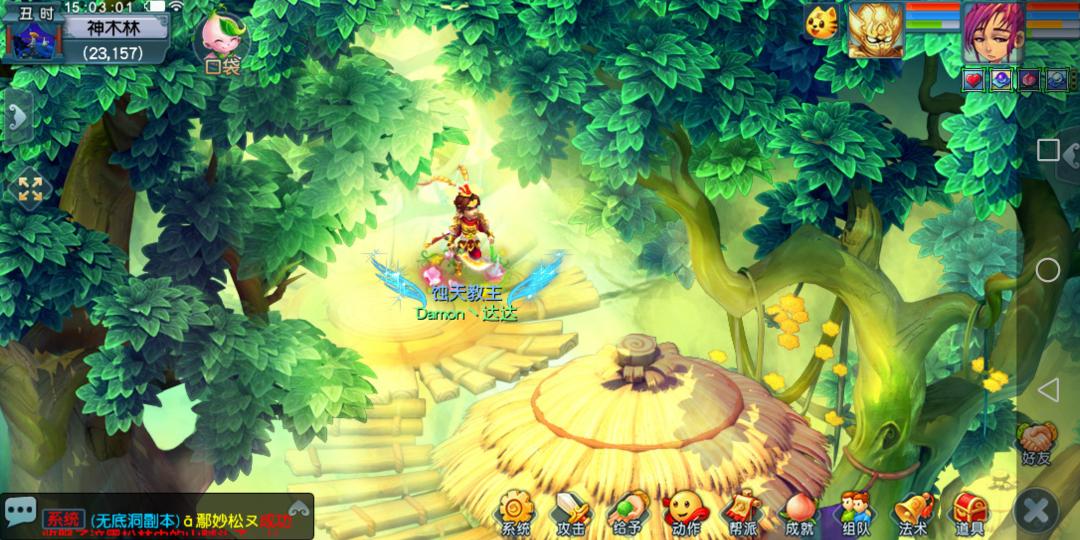Select the purple-haired character portrait
Image resolution: width=1080 pixels, height=540 pixels.
pos(992,32)
